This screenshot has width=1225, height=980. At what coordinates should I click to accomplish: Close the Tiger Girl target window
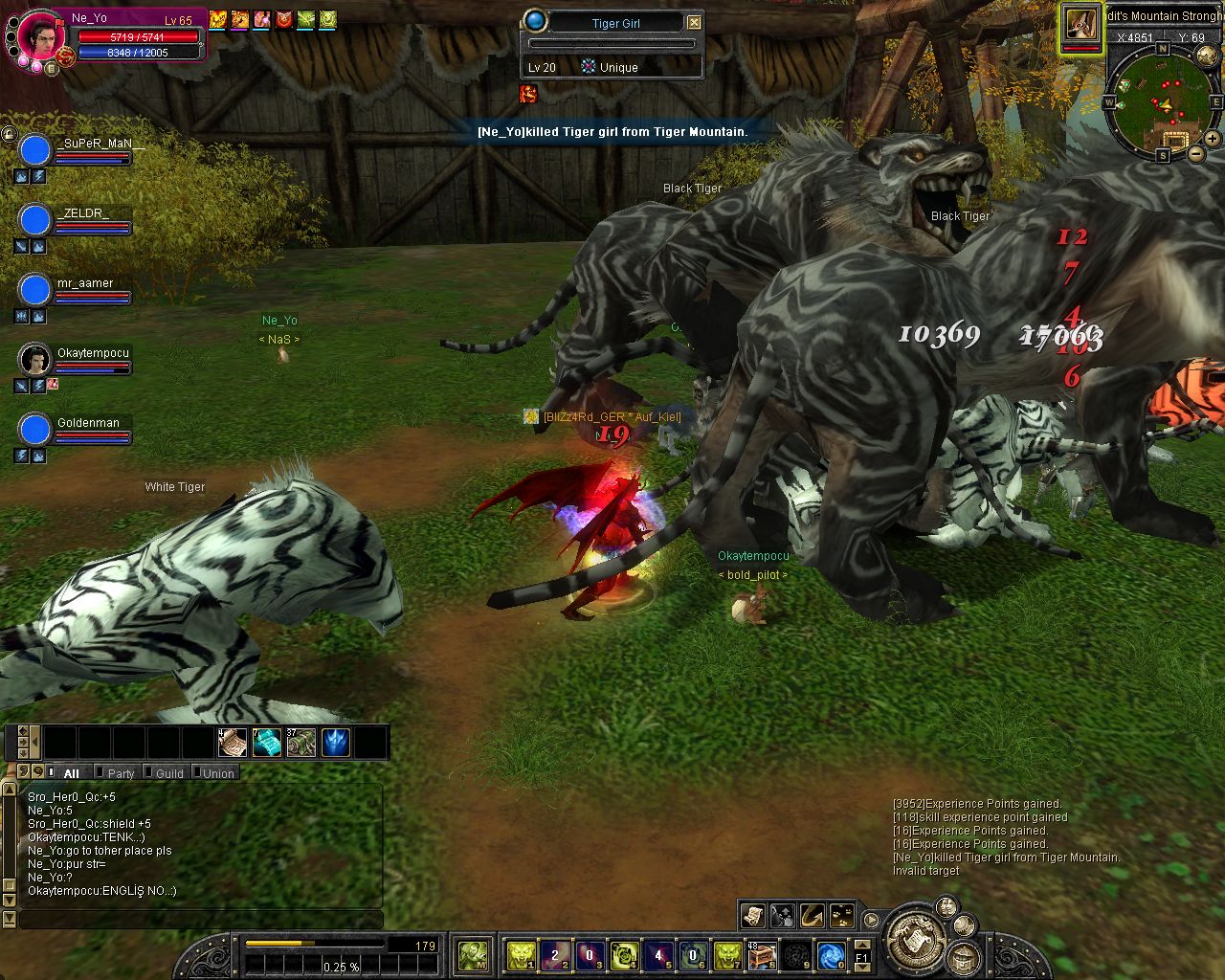[x=695, y=22]
